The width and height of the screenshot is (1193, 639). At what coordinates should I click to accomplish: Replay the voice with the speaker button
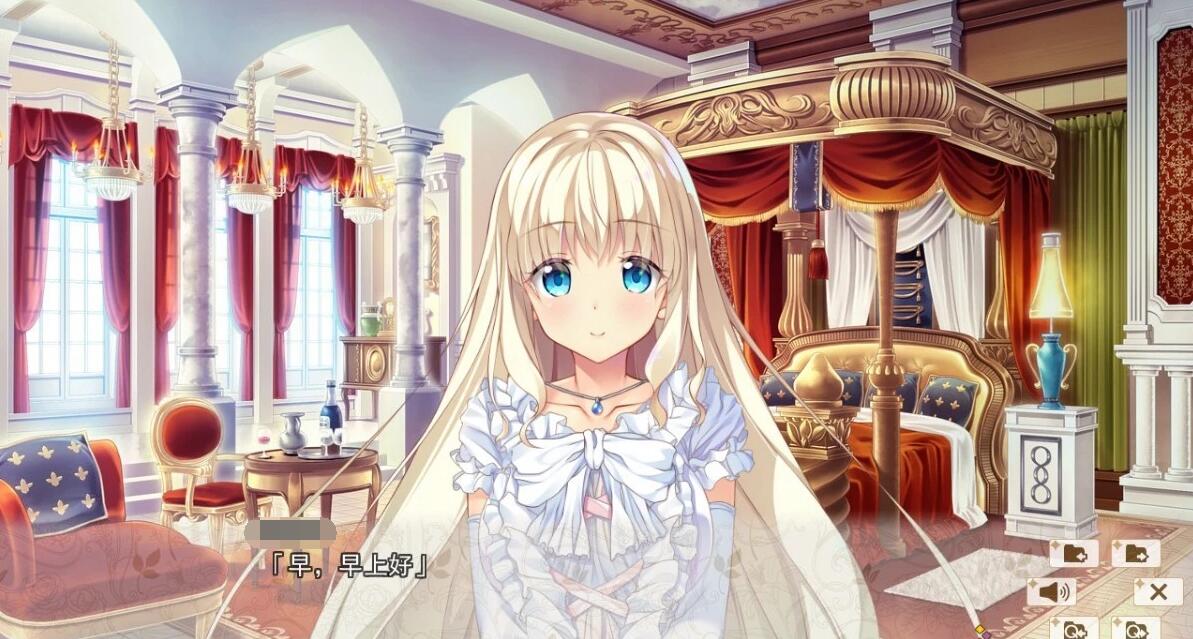[x=1052, y=592]
